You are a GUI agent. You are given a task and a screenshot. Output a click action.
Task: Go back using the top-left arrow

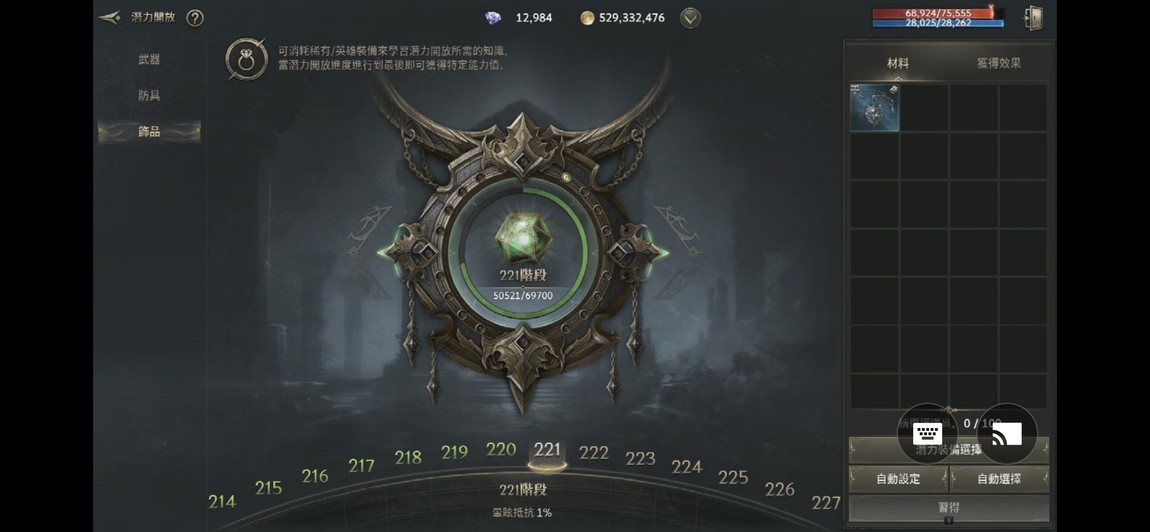pyautogui.click(x=110, y=18)
